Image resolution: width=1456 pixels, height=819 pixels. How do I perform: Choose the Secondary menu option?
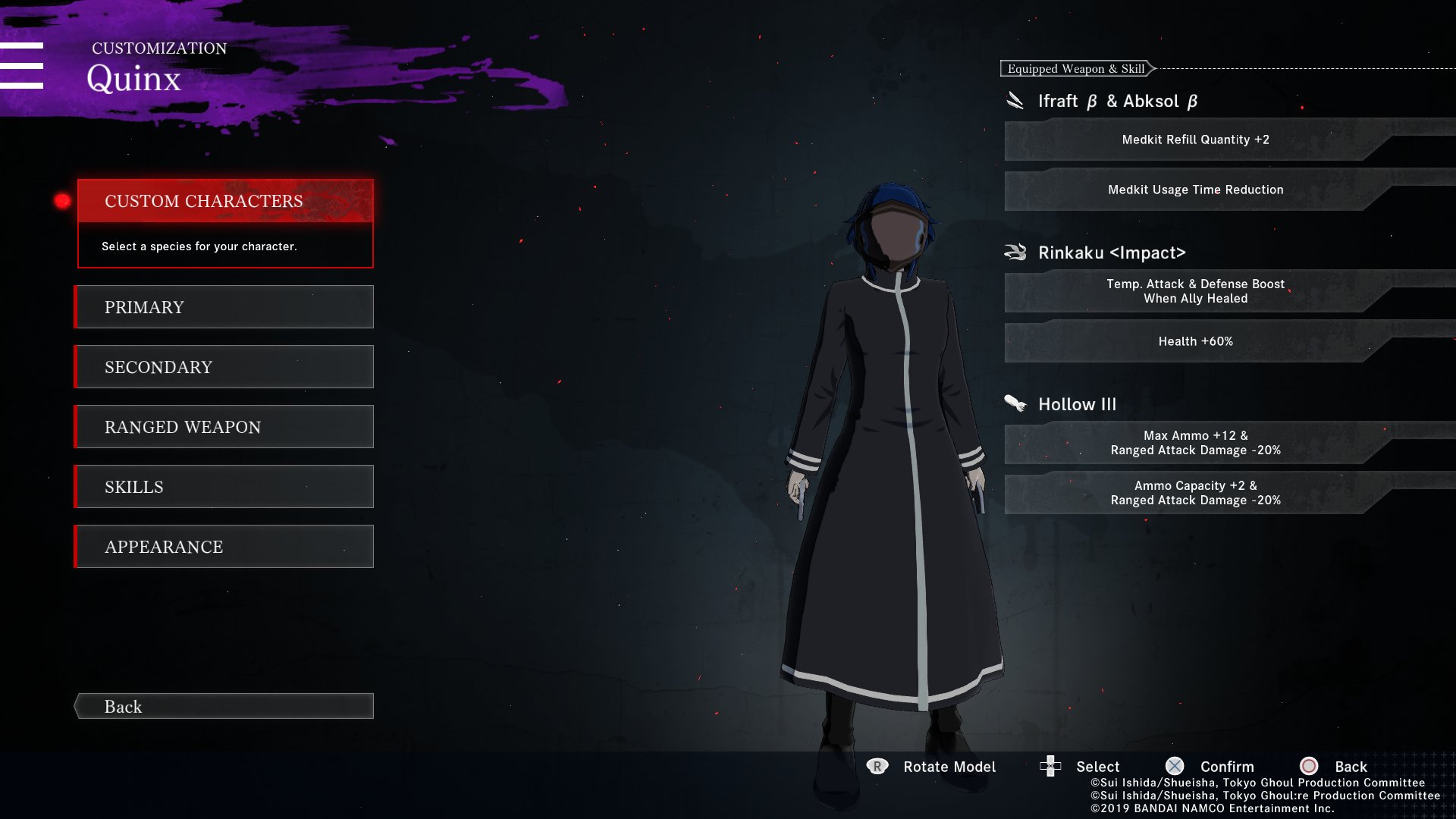tap(225, 367)
